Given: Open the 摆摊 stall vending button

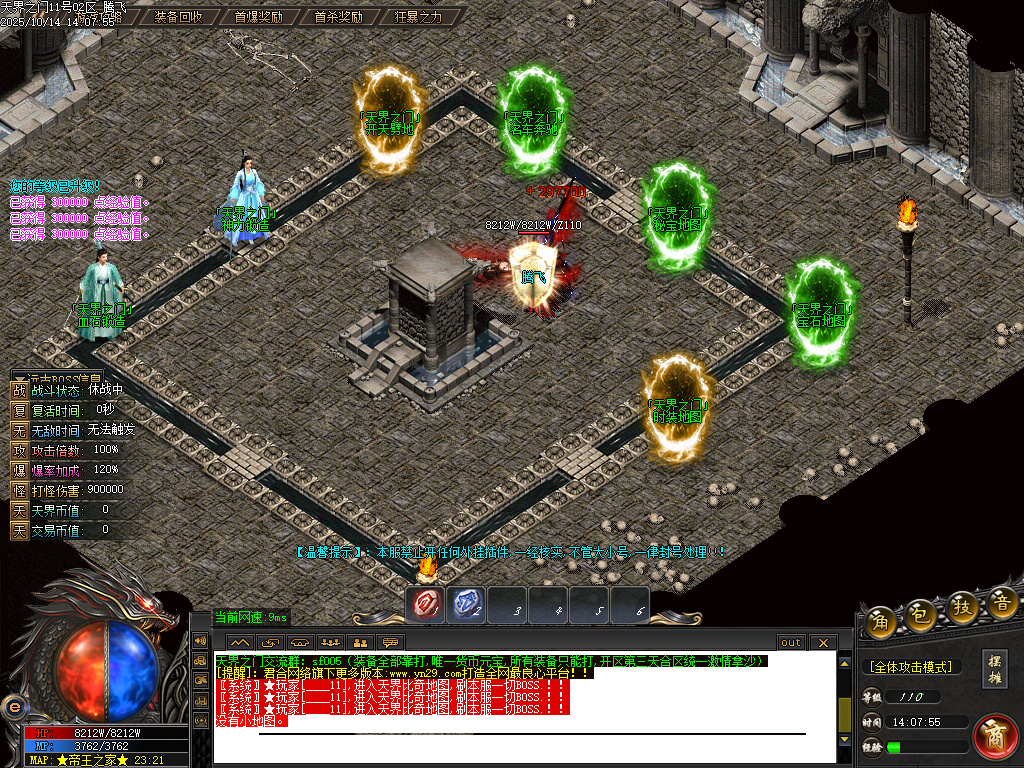Looking at the screenshot, I should point(995,668).
